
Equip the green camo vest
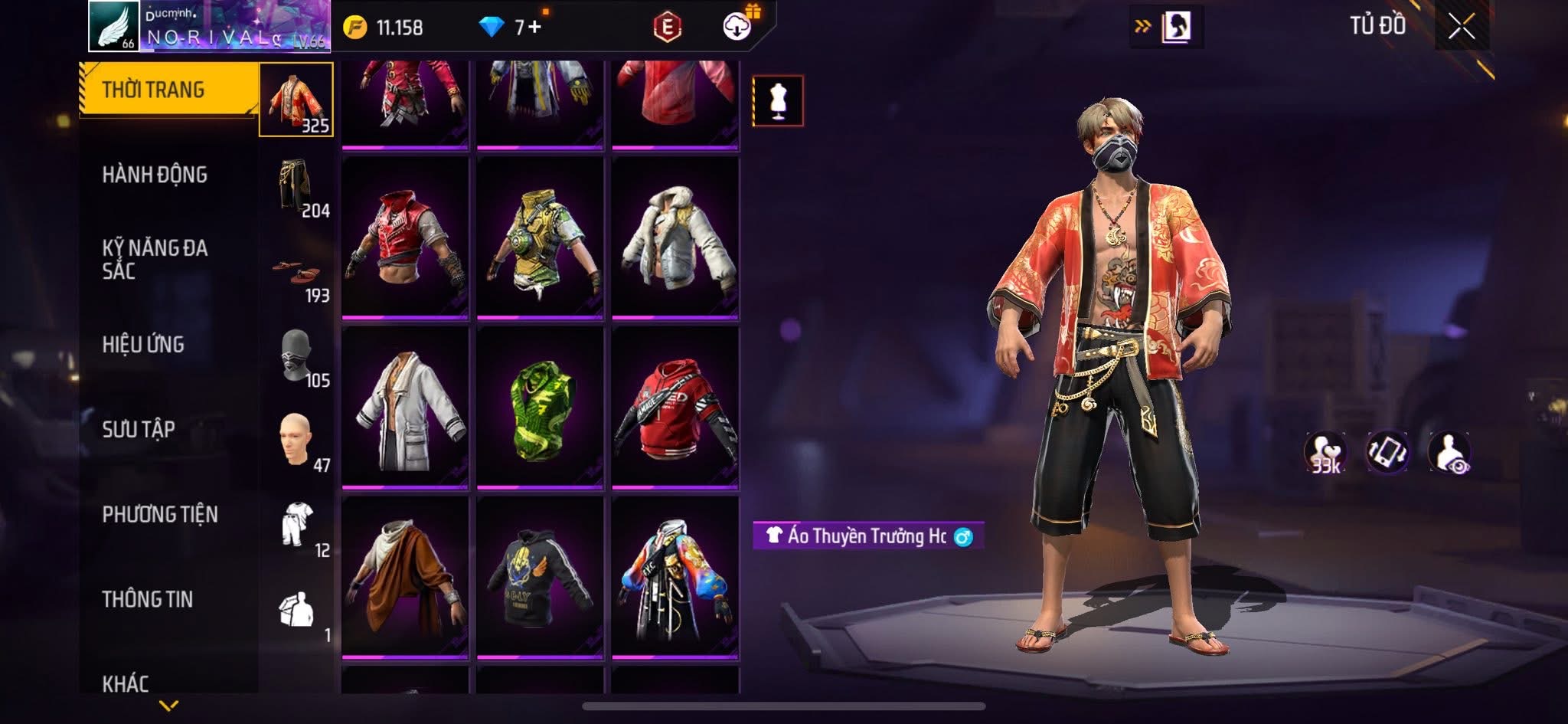pyautogui.click(x=540, y=408)
